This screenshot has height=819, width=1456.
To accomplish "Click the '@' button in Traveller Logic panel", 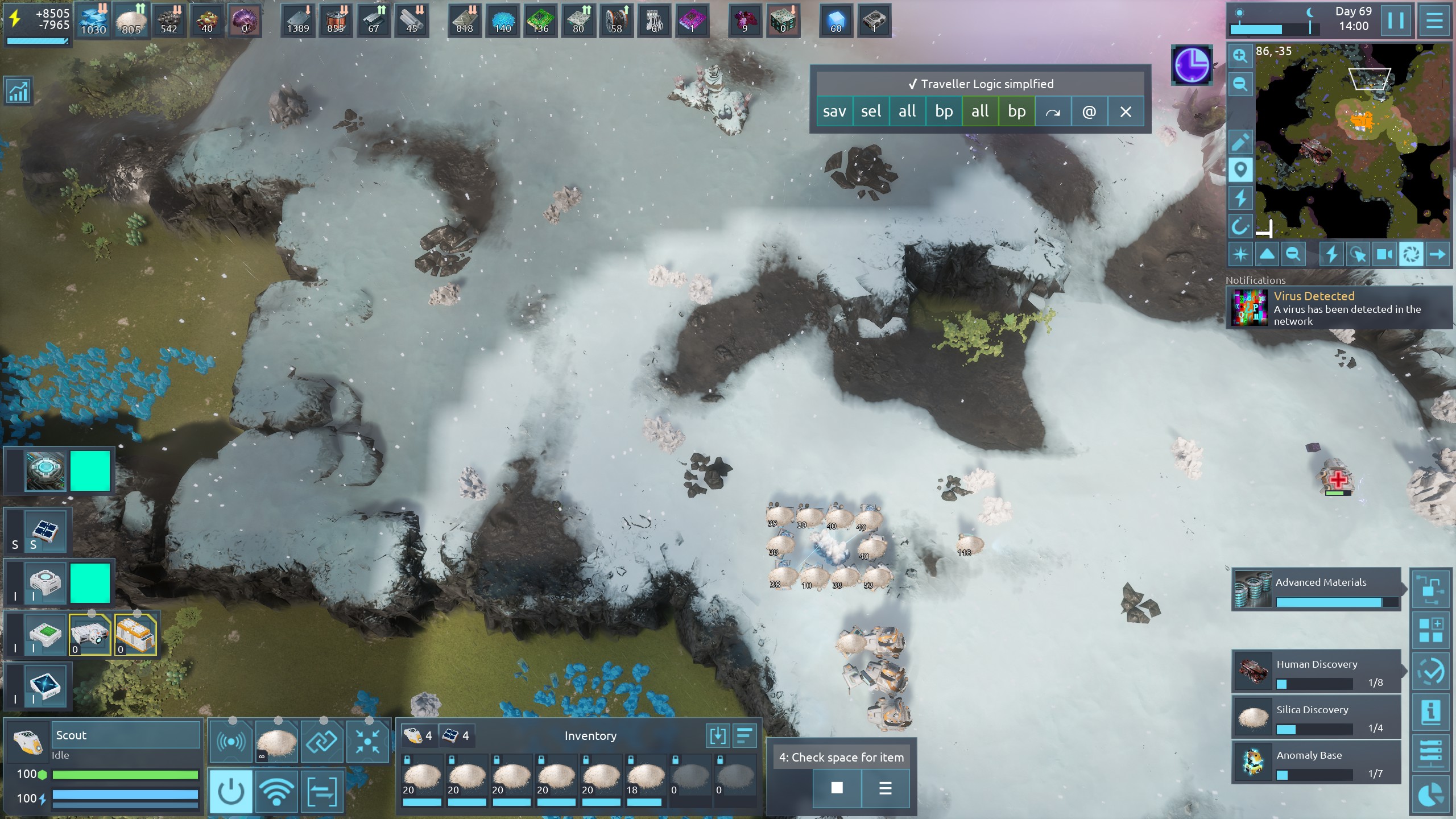I will coord(1089,111).
